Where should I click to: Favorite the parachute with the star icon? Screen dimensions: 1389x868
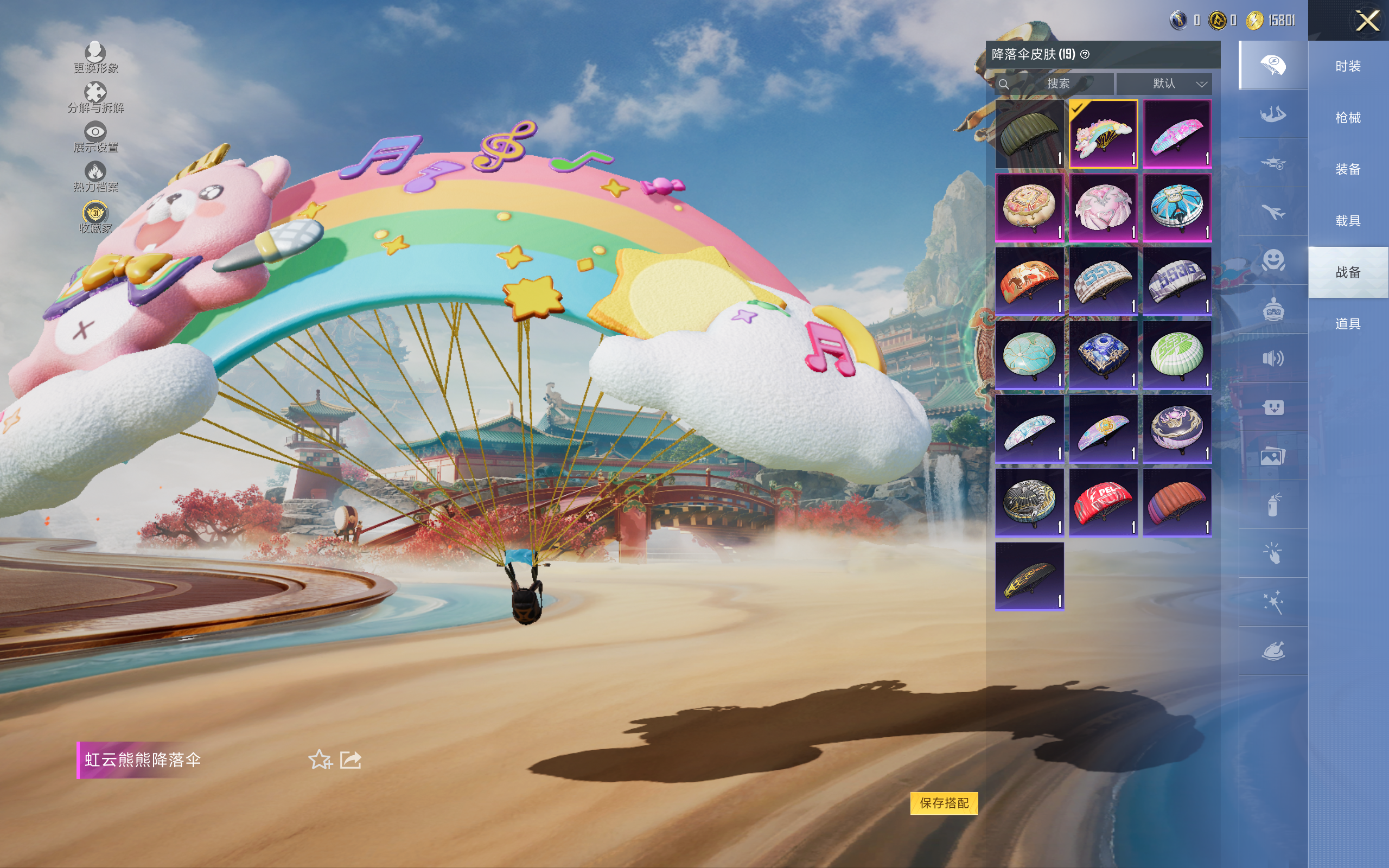click(320, 759)
